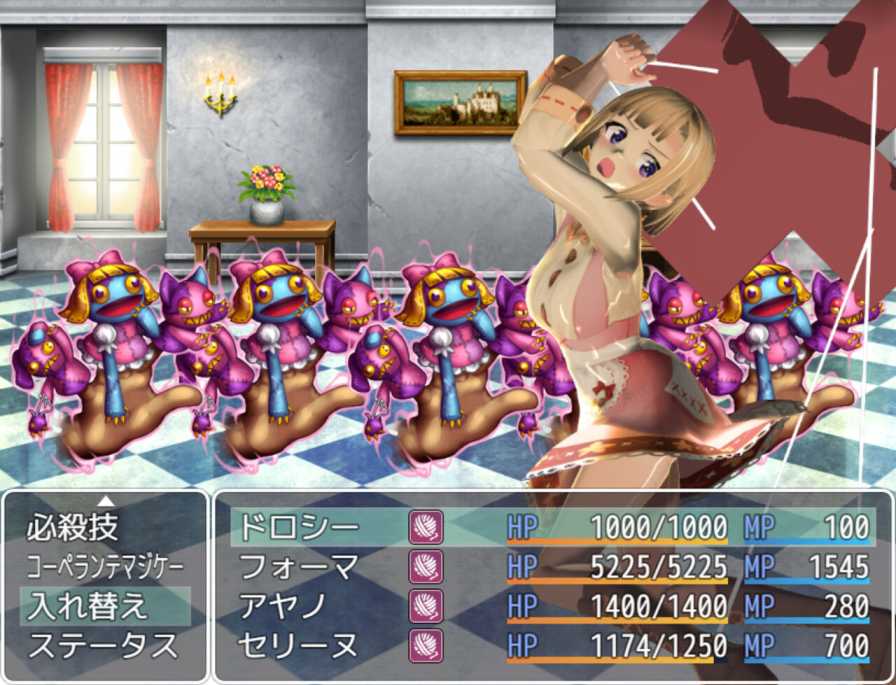Viewport: 896px width, 685px height.
Task: Open the ステータス command
Action: [x=103, y=645]
